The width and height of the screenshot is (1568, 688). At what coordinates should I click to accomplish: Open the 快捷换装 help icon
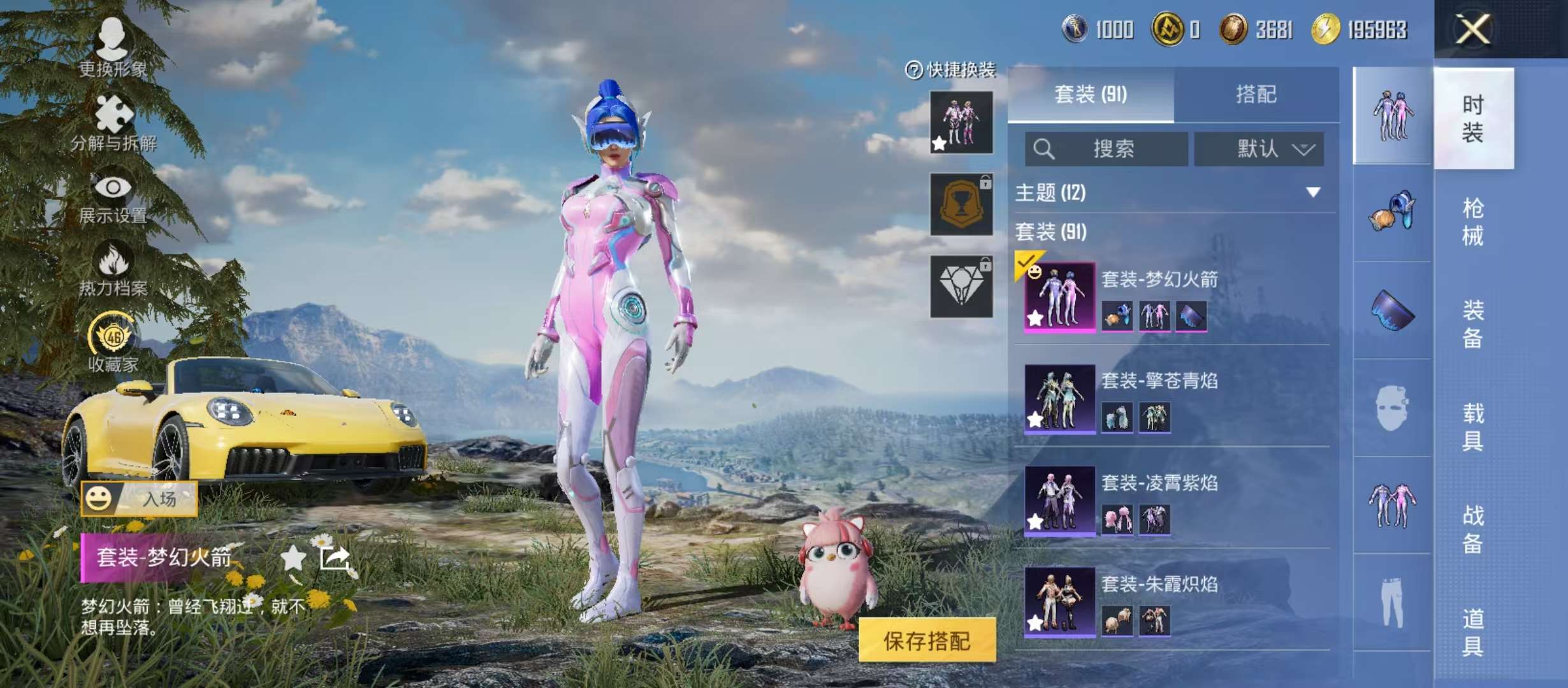913,70
